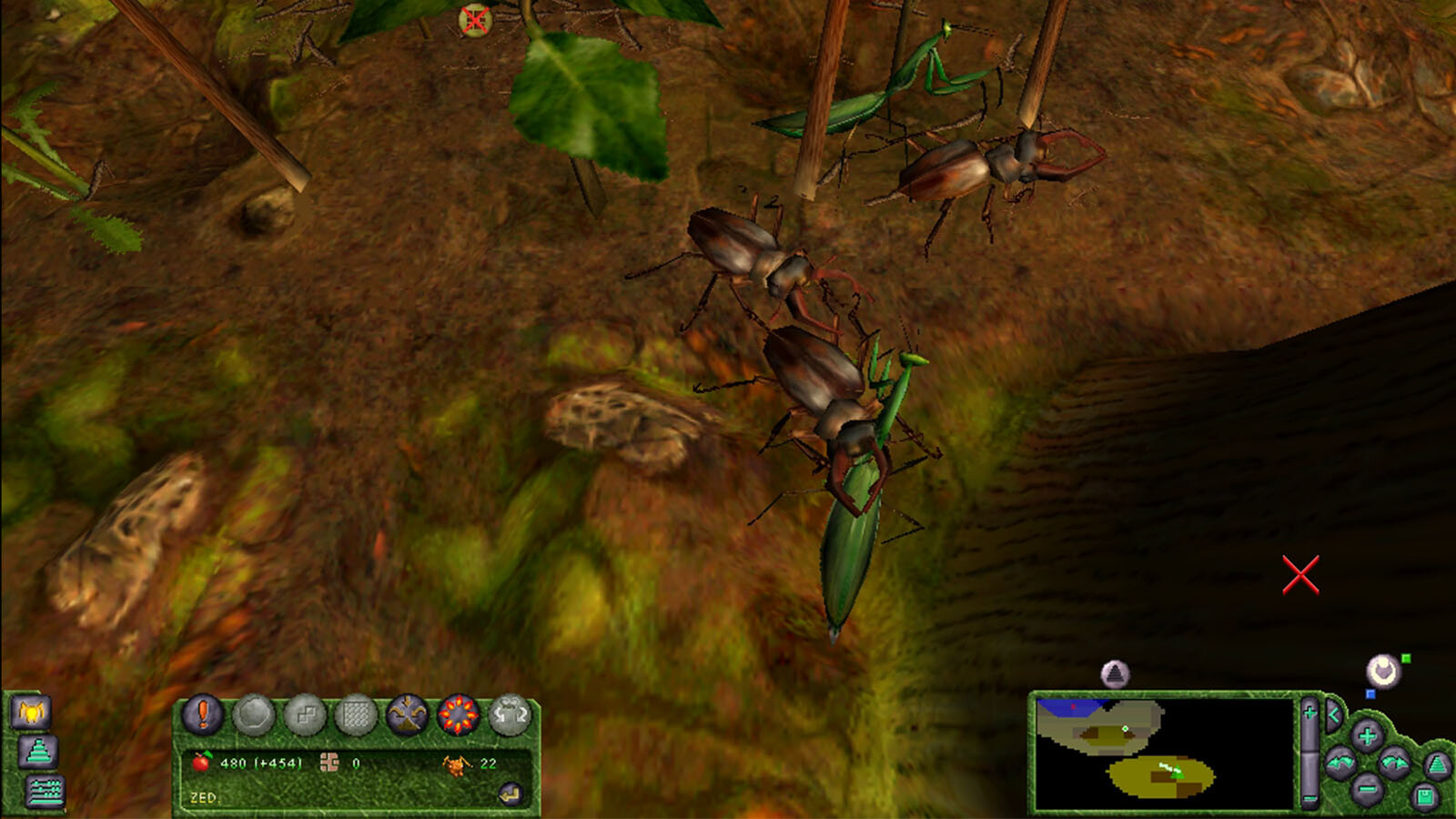Click the grey swap-arrows insect icon
Screen dimensions: 1456x819
pos(511,715)
